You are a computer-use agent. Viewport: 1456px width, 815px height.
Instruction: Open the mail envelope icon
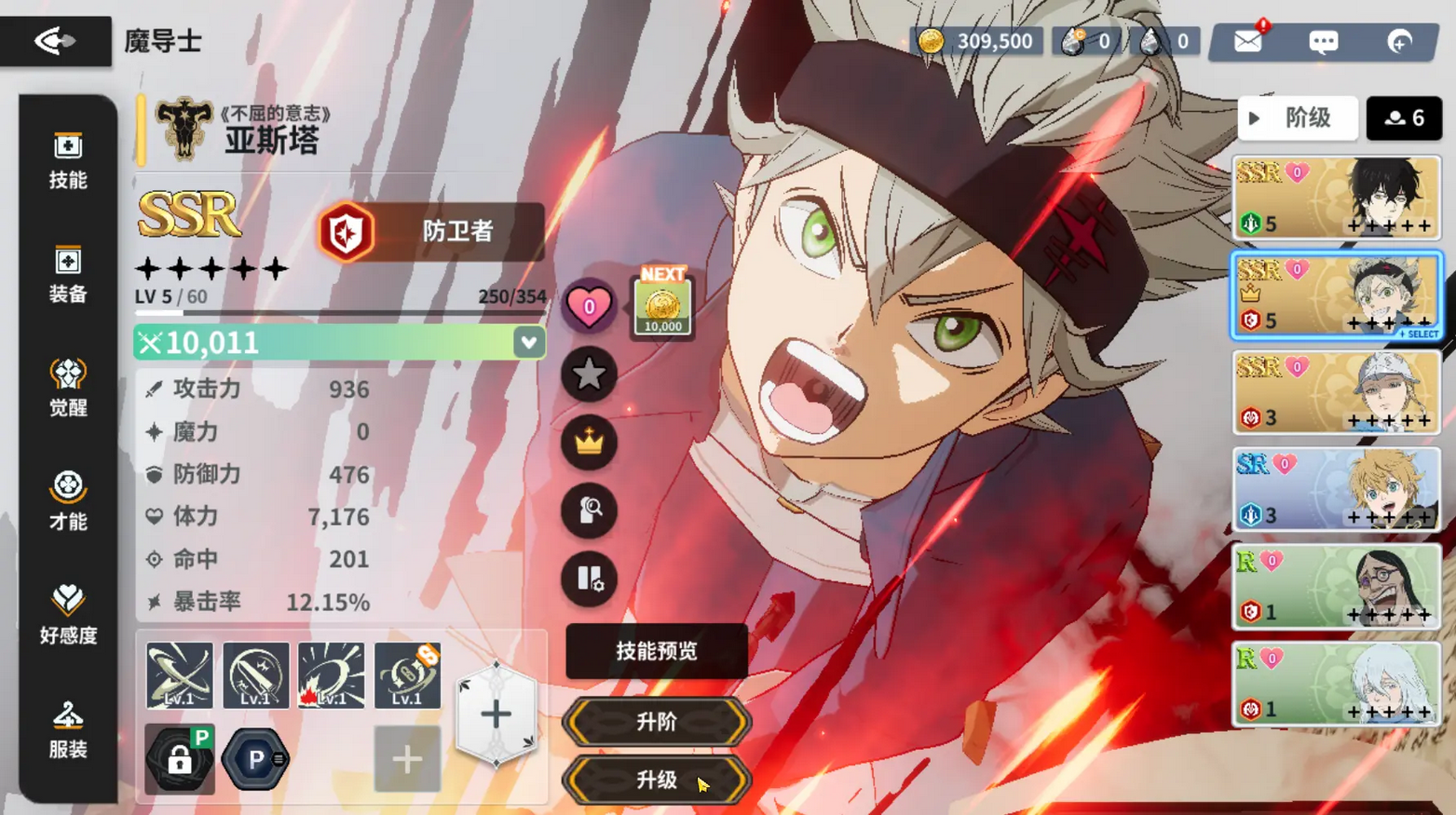pyautogui.click(x=1247, y=42)
